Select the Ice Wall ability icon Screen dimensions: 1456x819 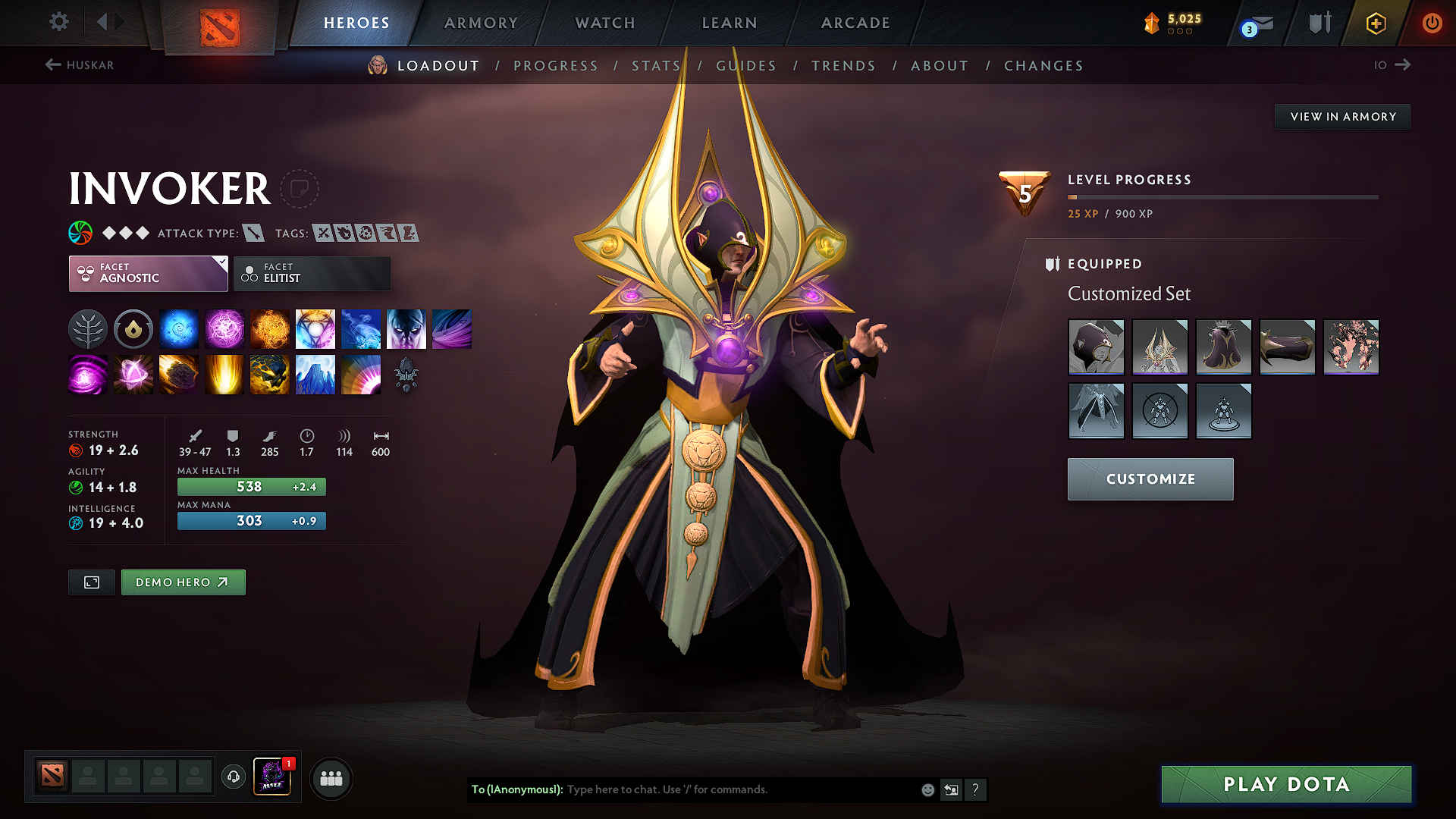(x=315, y=374)
